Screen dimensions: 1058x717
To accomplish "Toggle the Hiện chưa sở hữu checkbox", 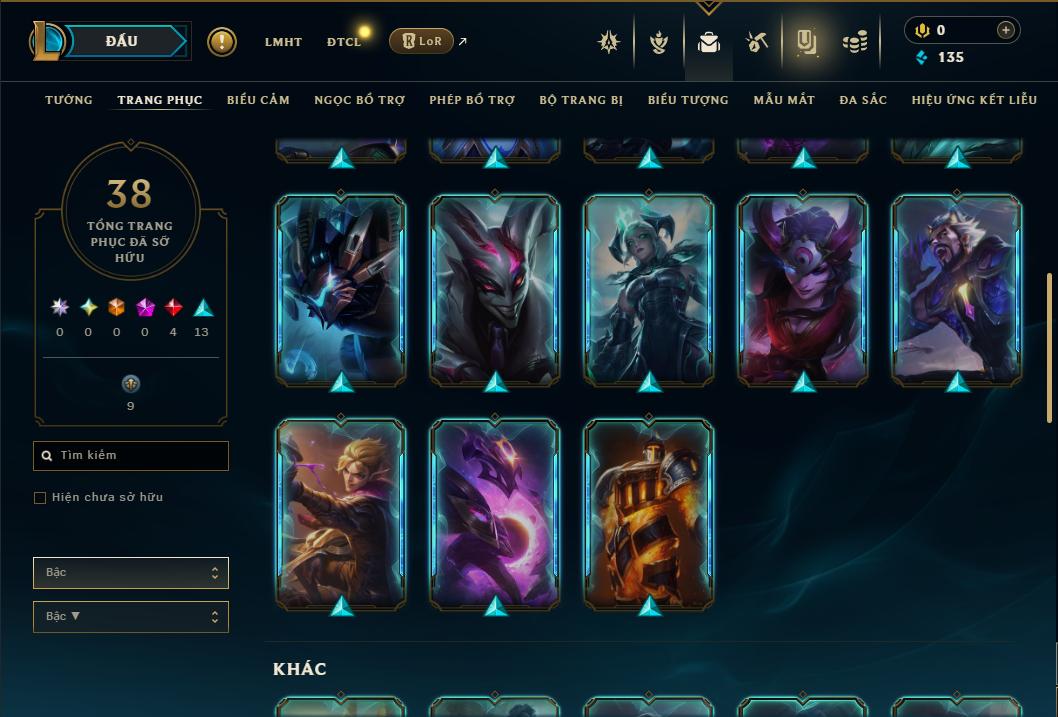I will tap(40, 498).
